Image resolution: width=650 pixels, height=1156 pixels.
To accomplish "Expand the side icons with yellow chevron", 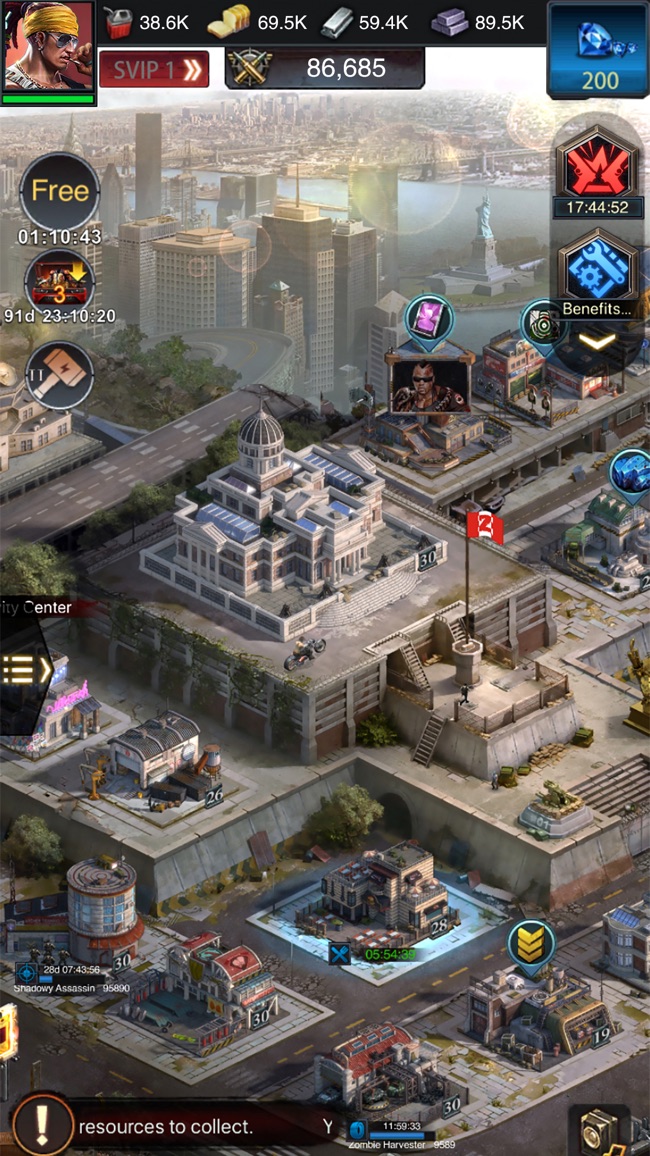I will pos(597,342).
